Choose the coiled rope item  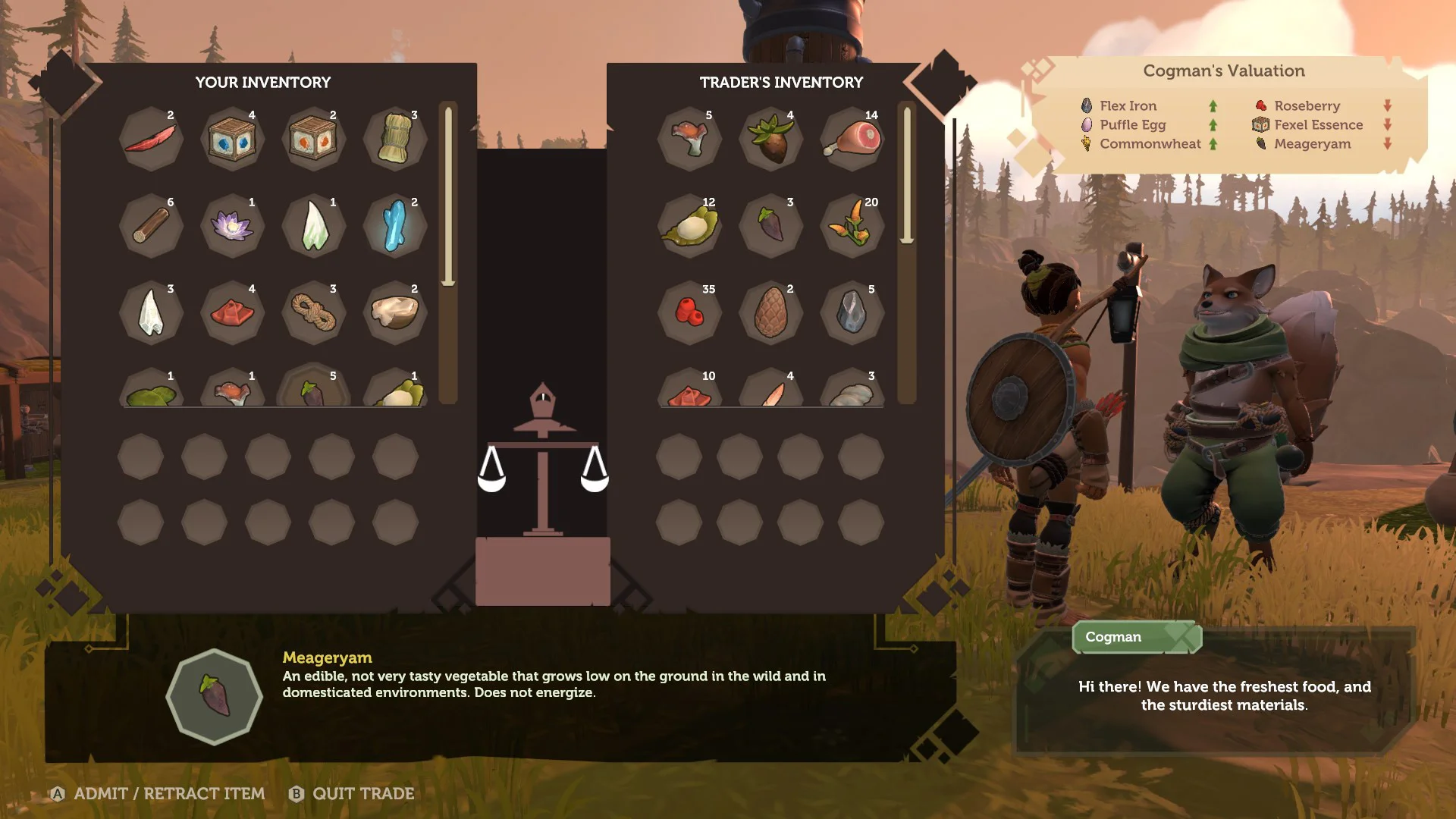(313, 312)
